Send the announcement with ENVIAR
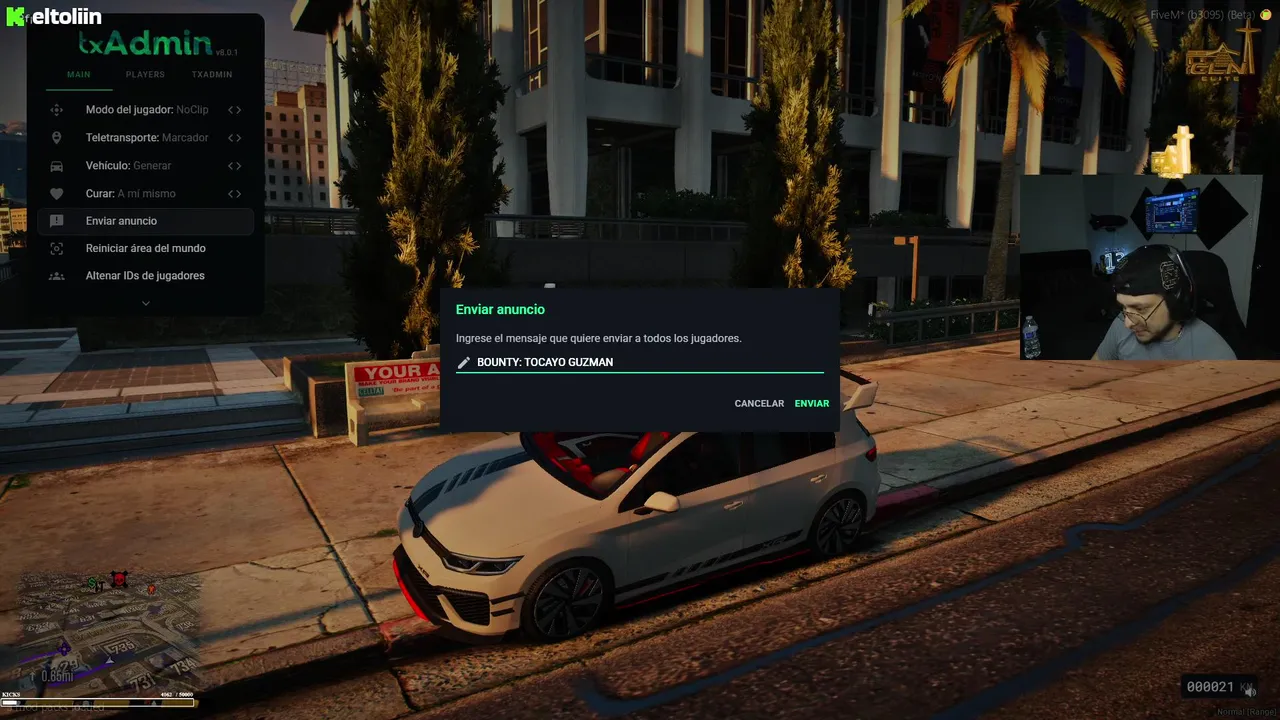This screenshot has height=720, width=1280. 812,404
